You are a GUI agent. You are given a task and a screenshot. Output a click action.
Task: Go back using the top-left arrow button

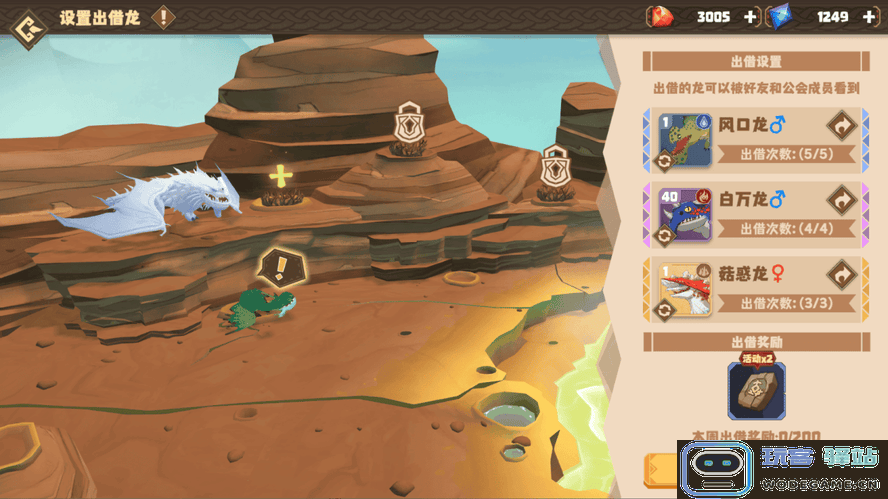pyautogui.click(x=25, y=19)
